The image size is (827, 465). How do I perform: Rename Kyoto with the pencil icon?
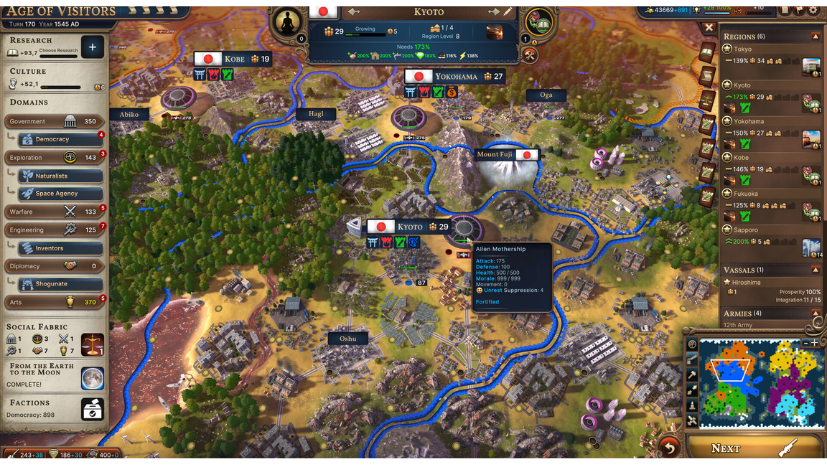point(508,11)
